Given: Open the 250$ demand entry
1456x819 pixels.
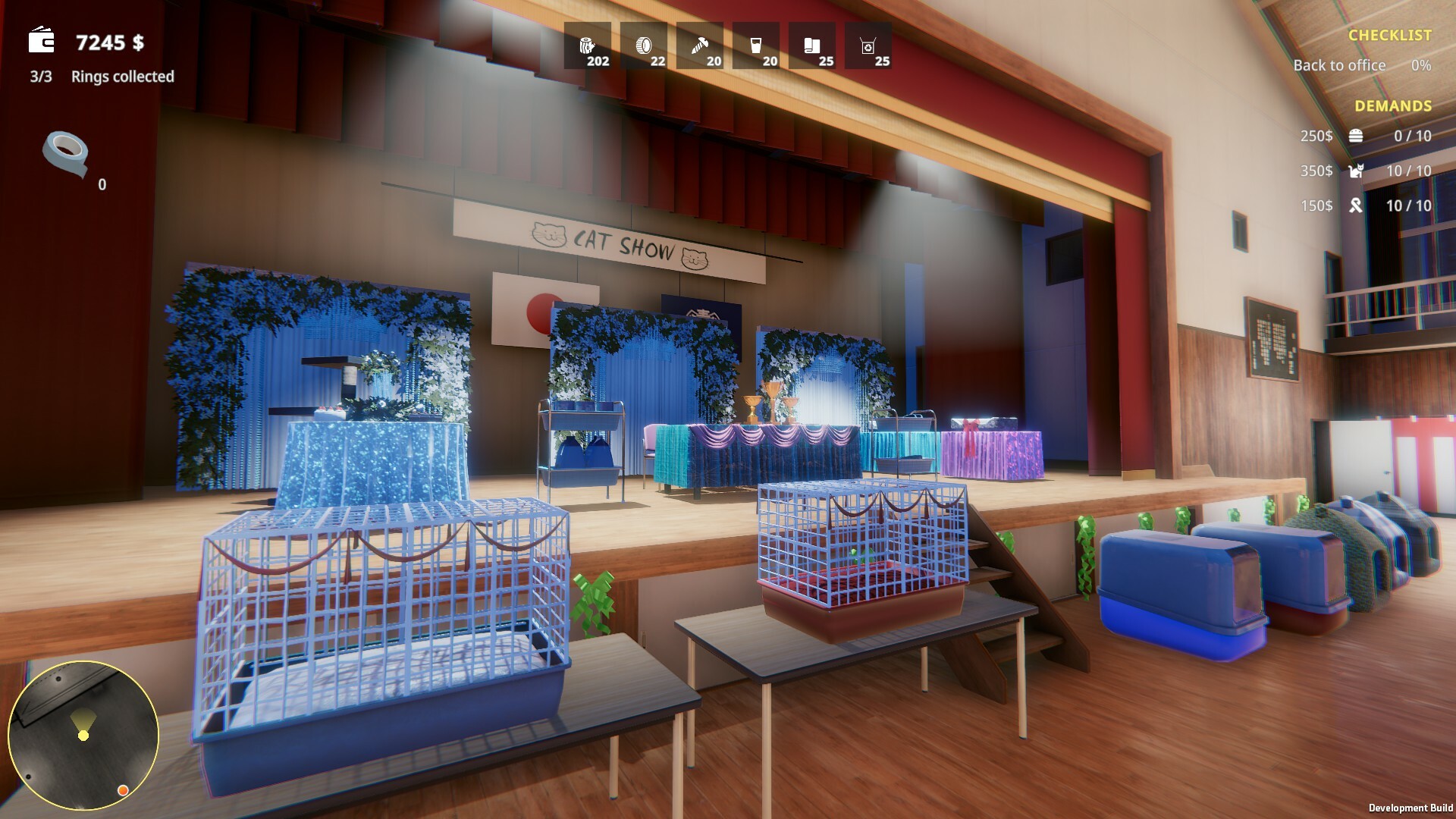Looking at the screenshot, I should pos(1315,136).
